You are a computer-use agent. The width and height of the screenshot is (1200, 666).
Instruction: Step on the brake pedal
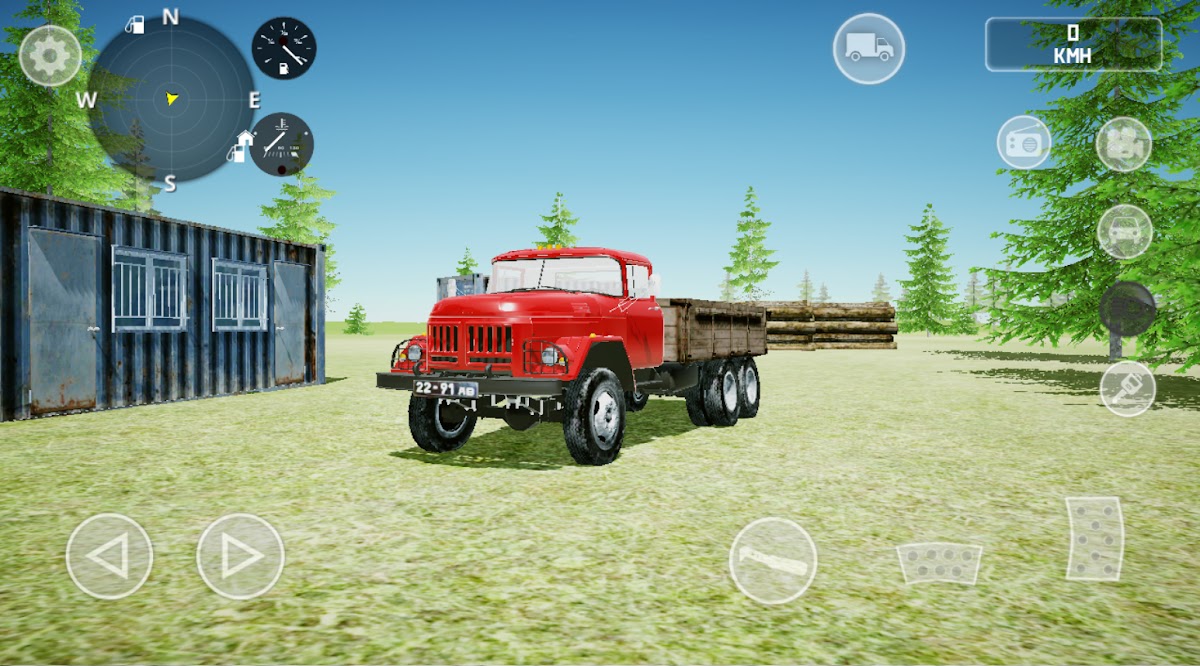(938, 563)
